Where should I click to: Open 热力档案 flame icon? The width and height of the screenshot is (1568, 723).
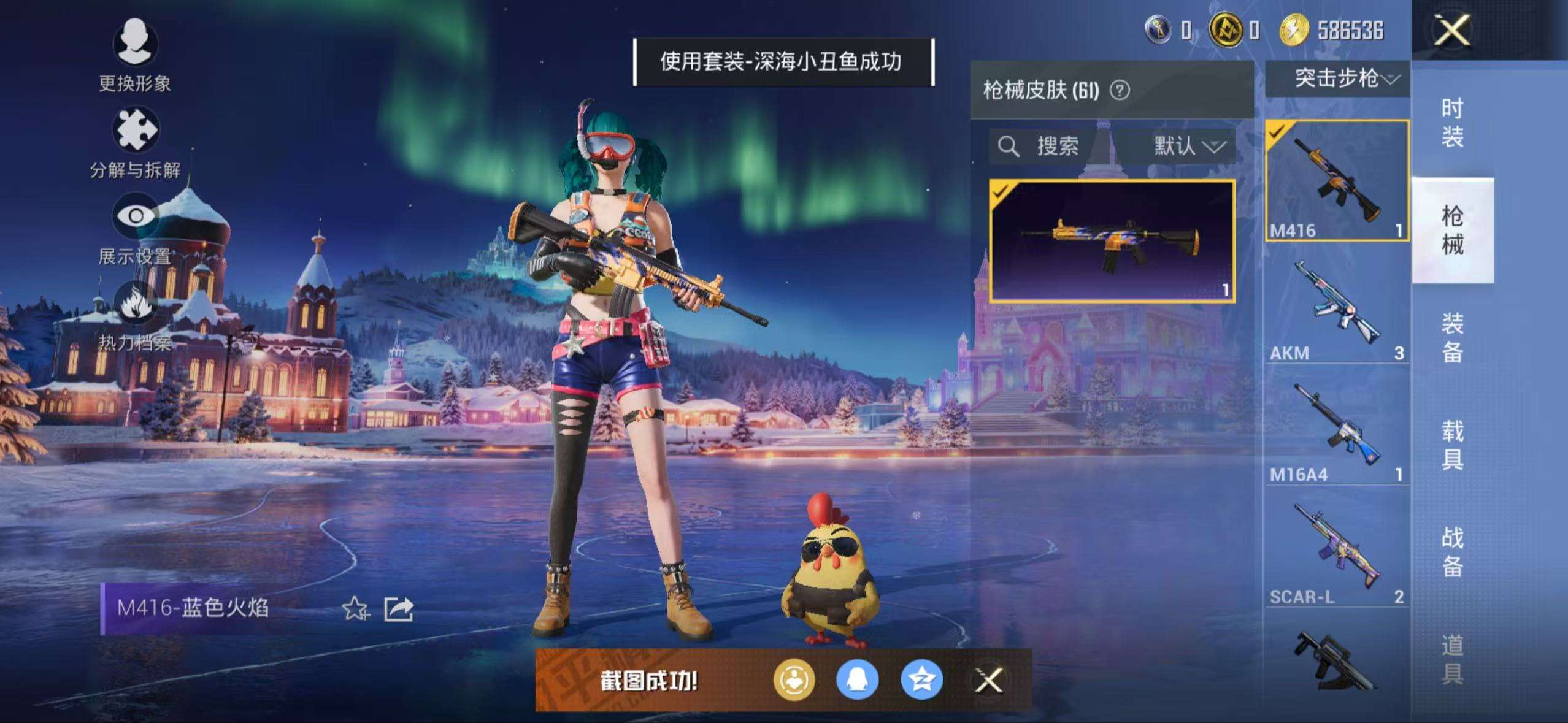tap(135, 314)
